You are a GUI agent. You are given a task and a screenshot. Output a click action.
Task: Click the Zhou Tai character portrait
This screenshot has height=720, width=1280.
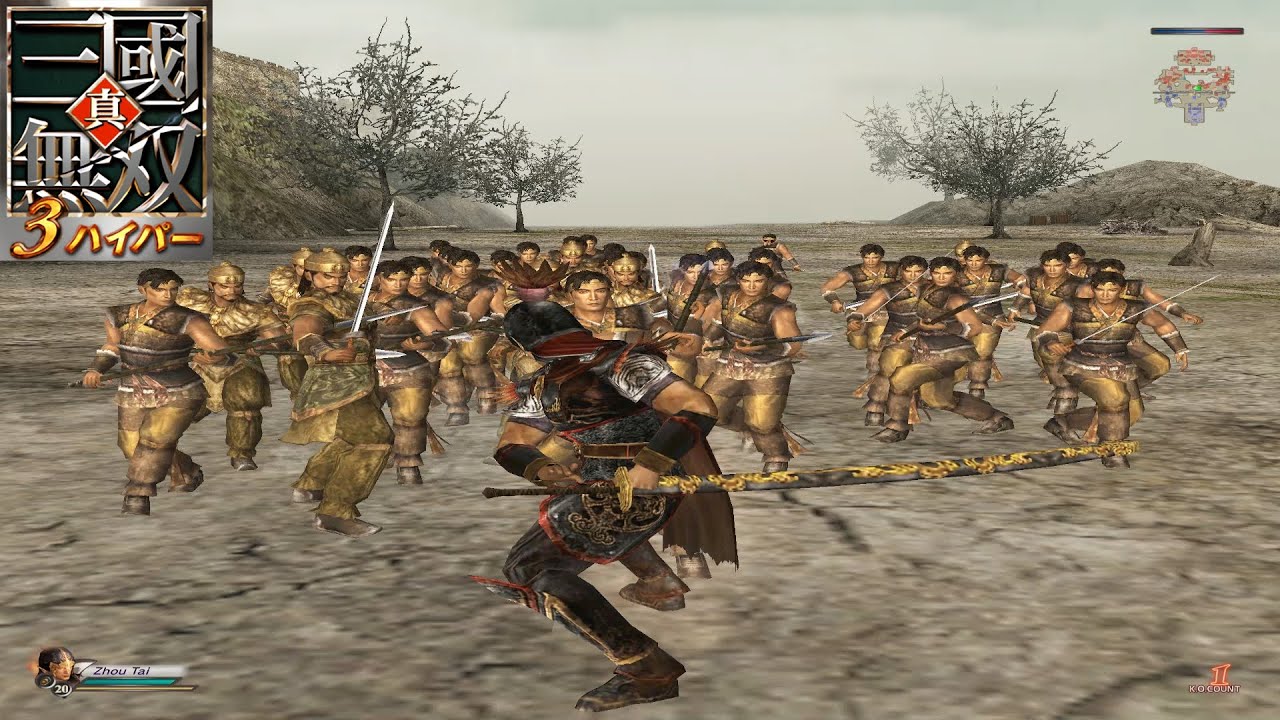[57, 665]
